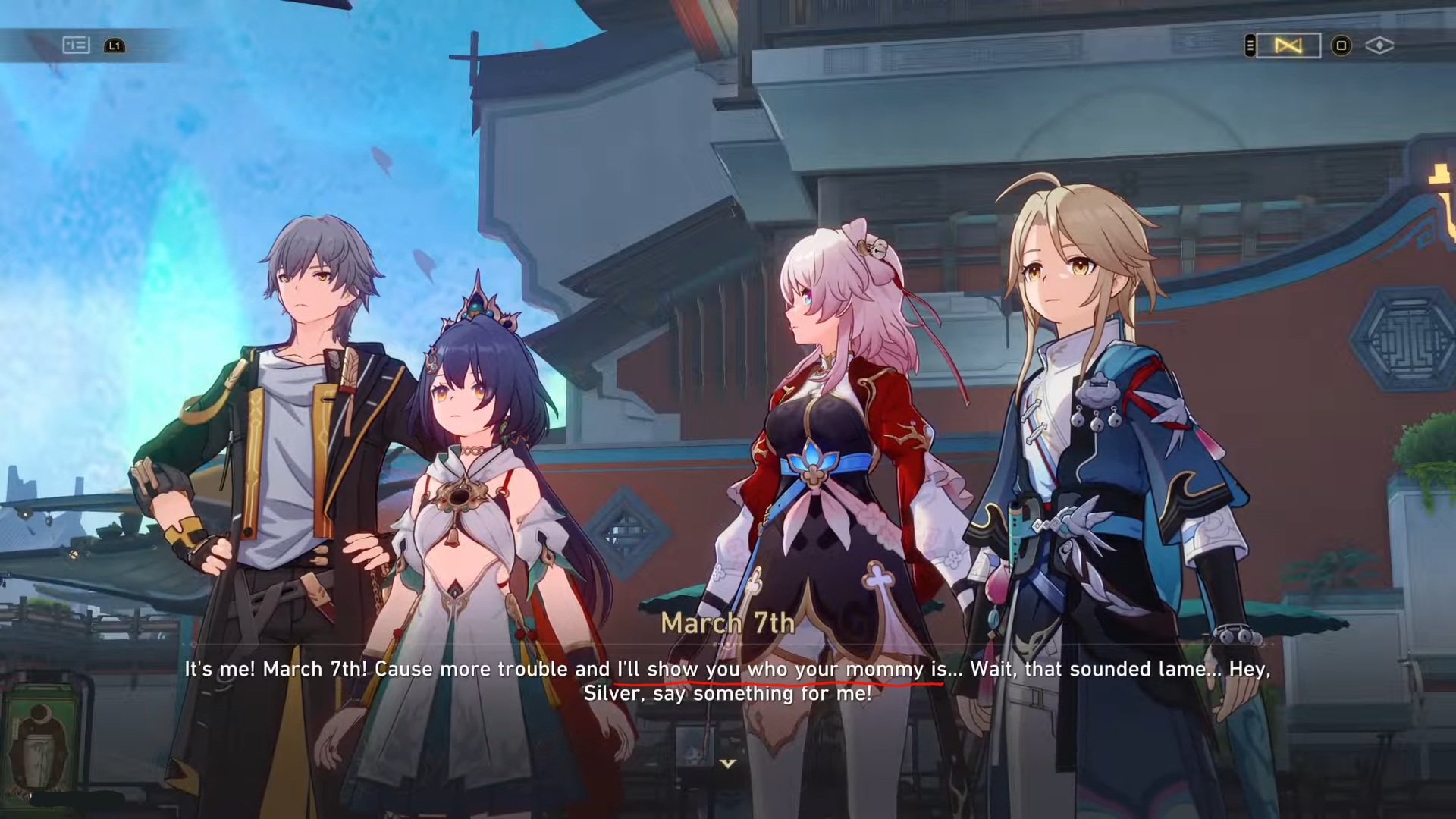Open the diamond emblem icon at top right
The width and height of the screenshot is (1456, 819).
[x=1381, y=45]
